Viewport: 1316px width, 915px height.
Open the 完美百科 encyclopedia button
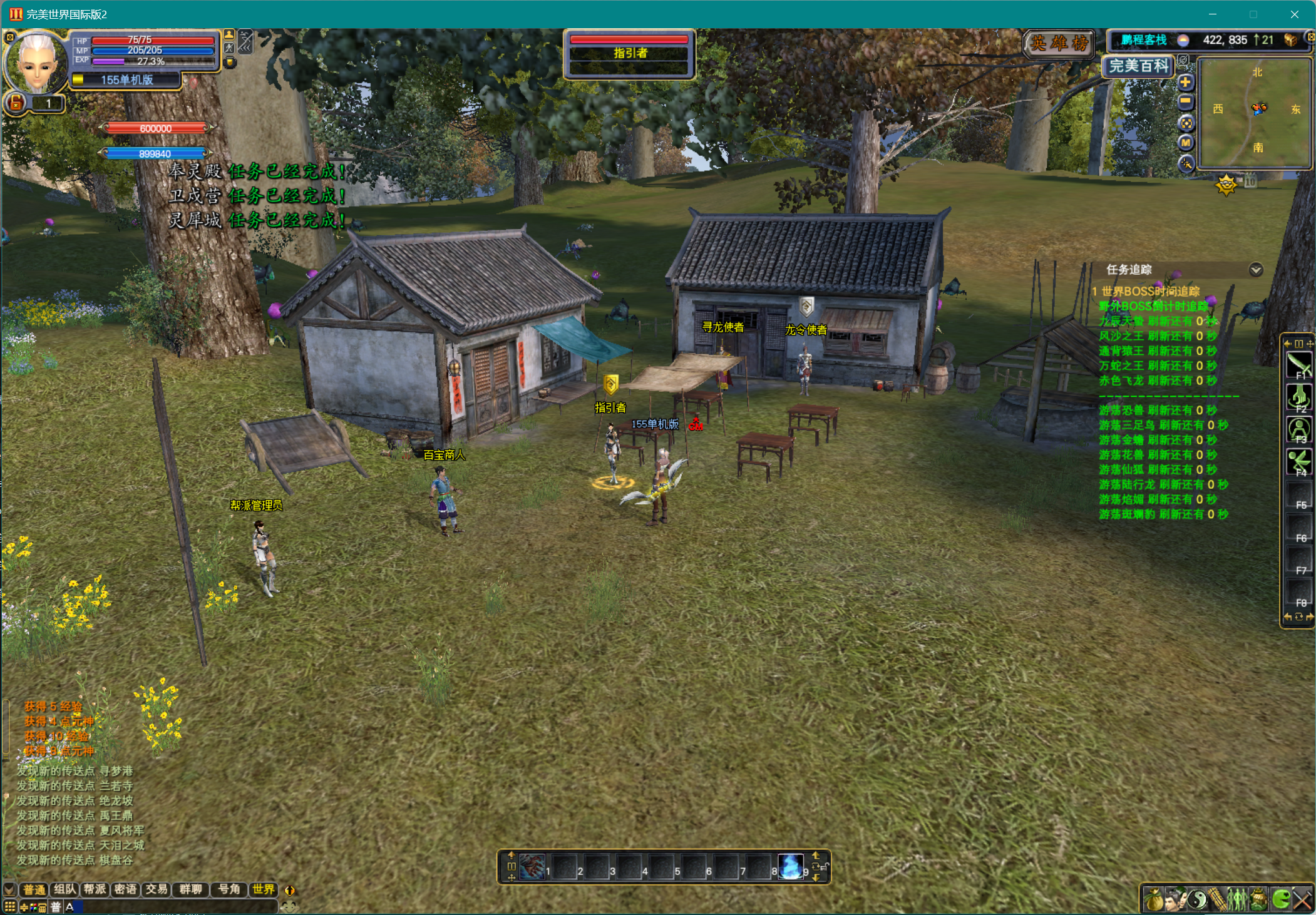point(1138,66)
